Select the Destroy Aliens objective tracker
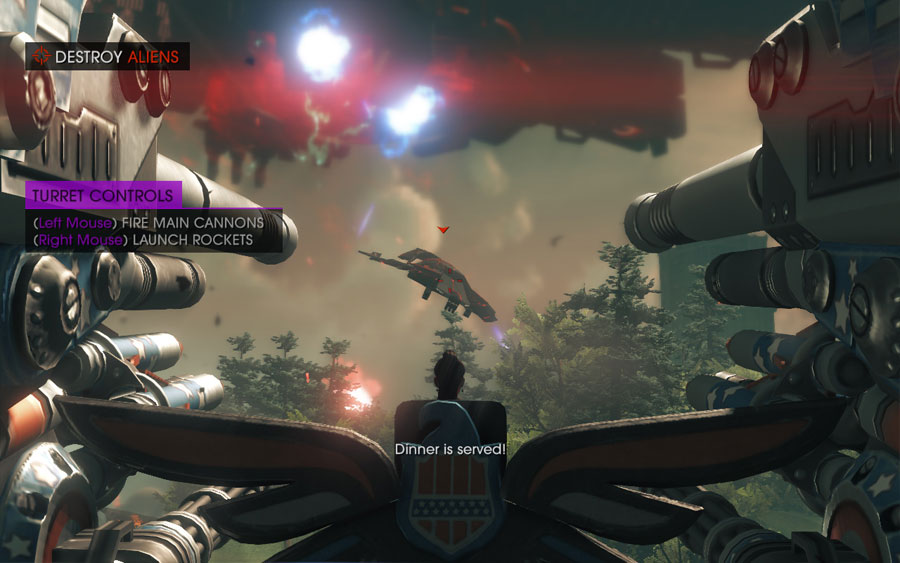This screenshot has height=563, width=900. [107, 57]
